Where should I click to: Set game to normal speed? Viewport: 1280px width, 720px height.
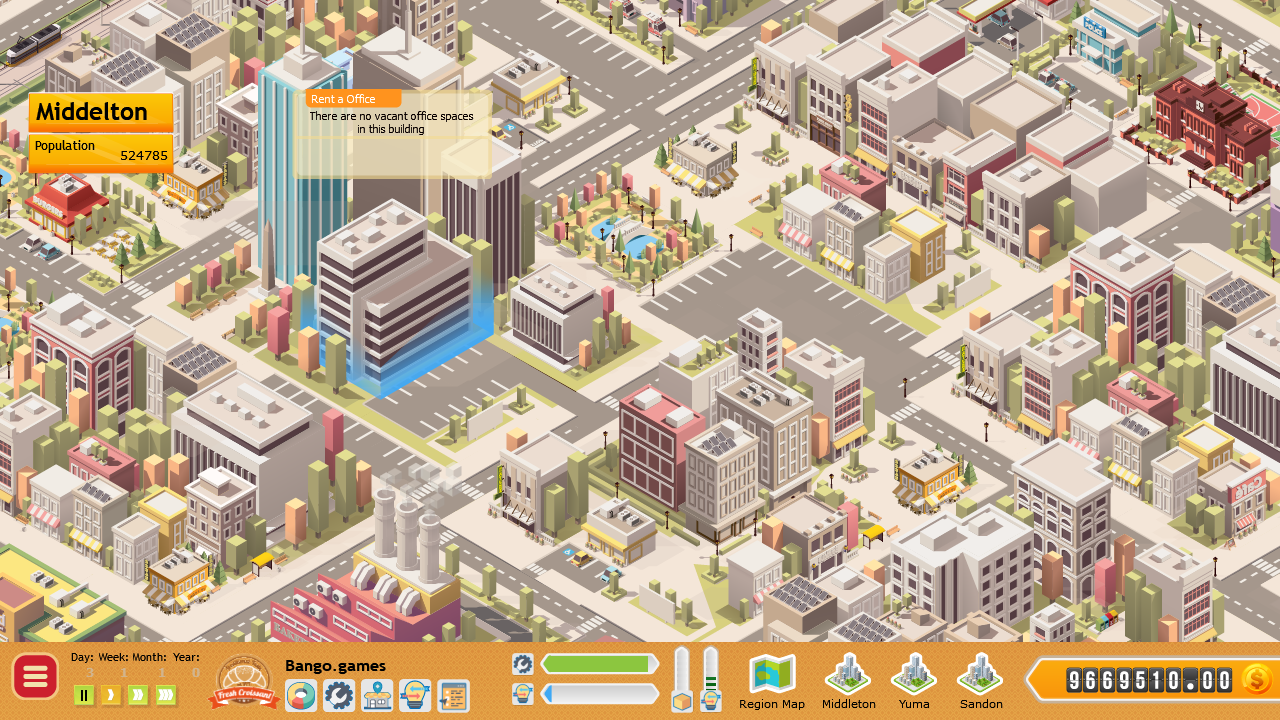(110, 695)
